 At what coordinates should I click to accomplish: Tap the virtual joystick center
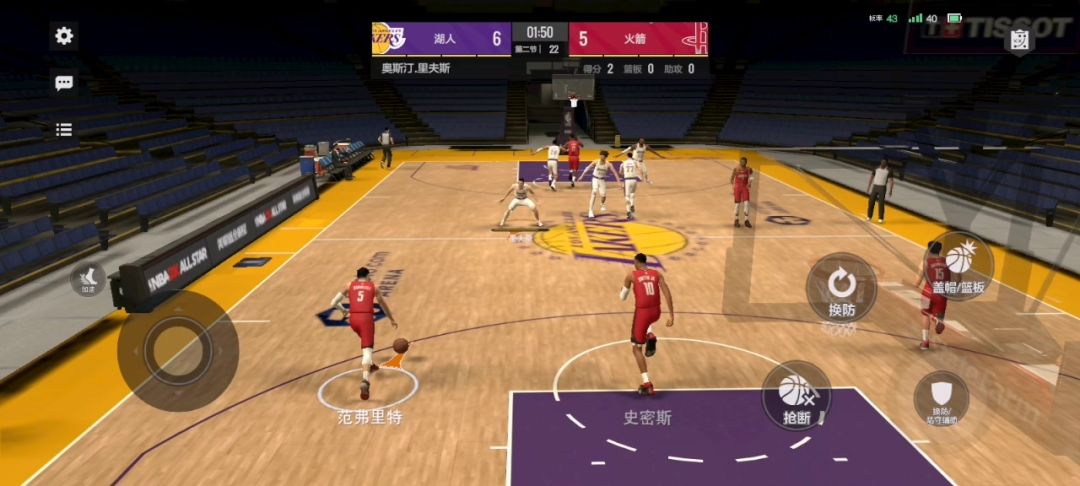[177, 350]
